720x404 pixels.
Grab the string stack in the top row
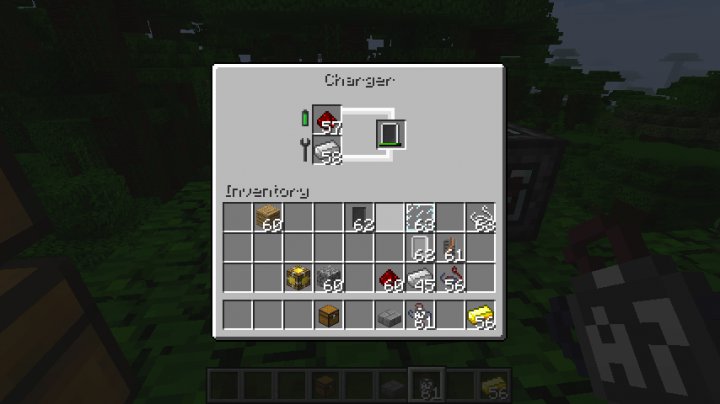tap(481, 216)
